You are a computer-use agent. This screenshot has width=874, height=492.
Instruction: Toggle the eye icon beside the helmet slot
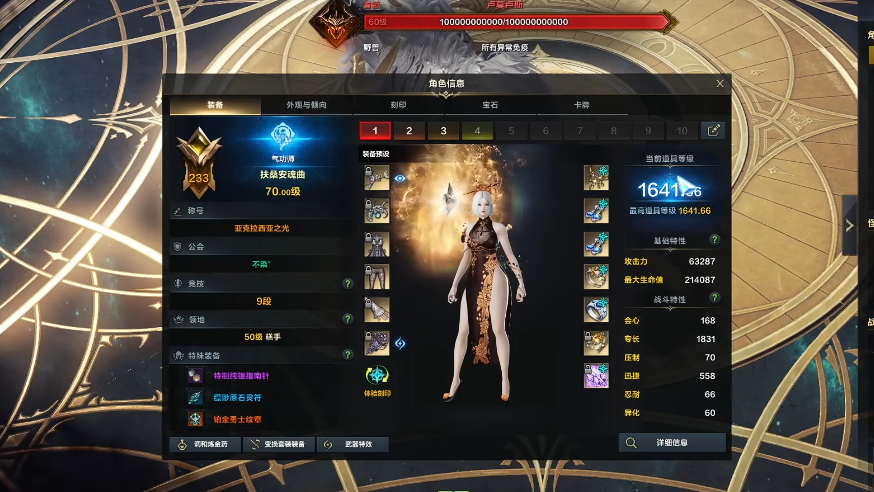point(400,178)
